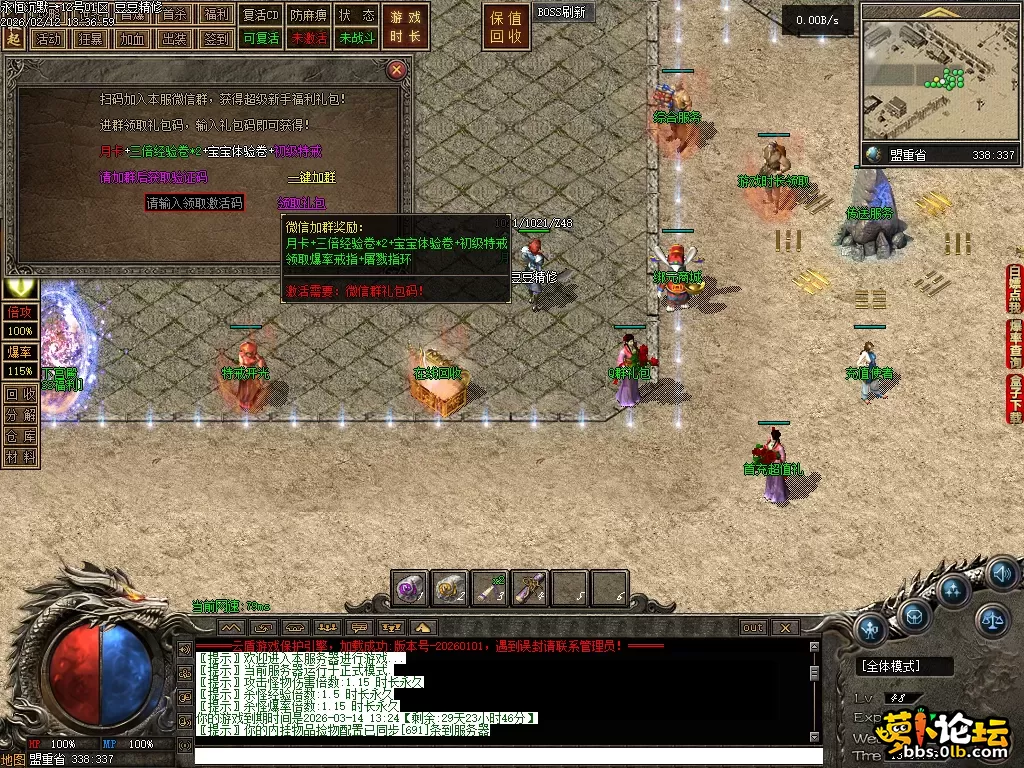Click the chat panel 'out' button
Image resolution: width=1024 pixels, height=768 pixels.
[x=752, y=628]
